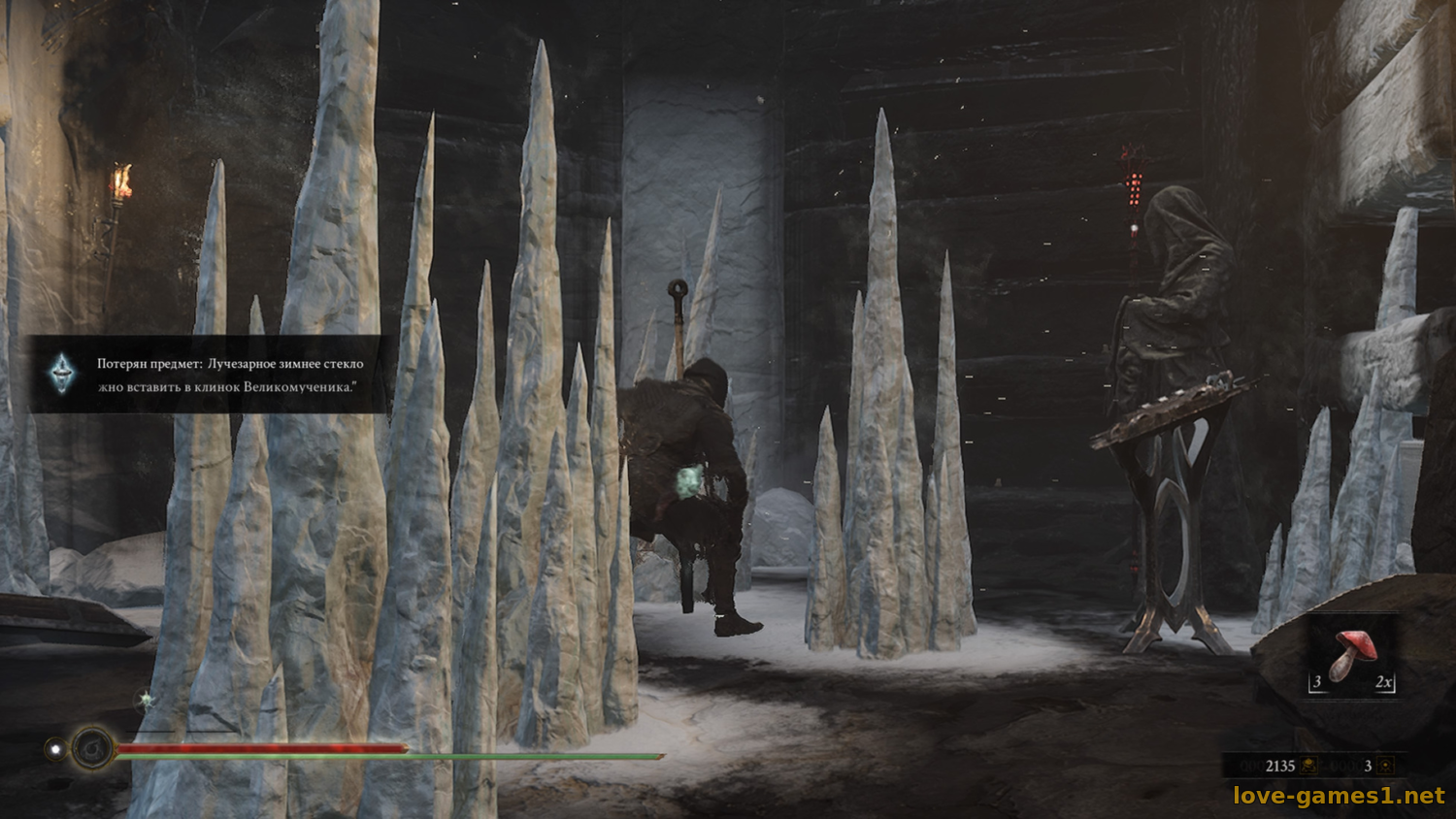
Task: Select the red mushroom quick item slot
Action: (1353, 655)
